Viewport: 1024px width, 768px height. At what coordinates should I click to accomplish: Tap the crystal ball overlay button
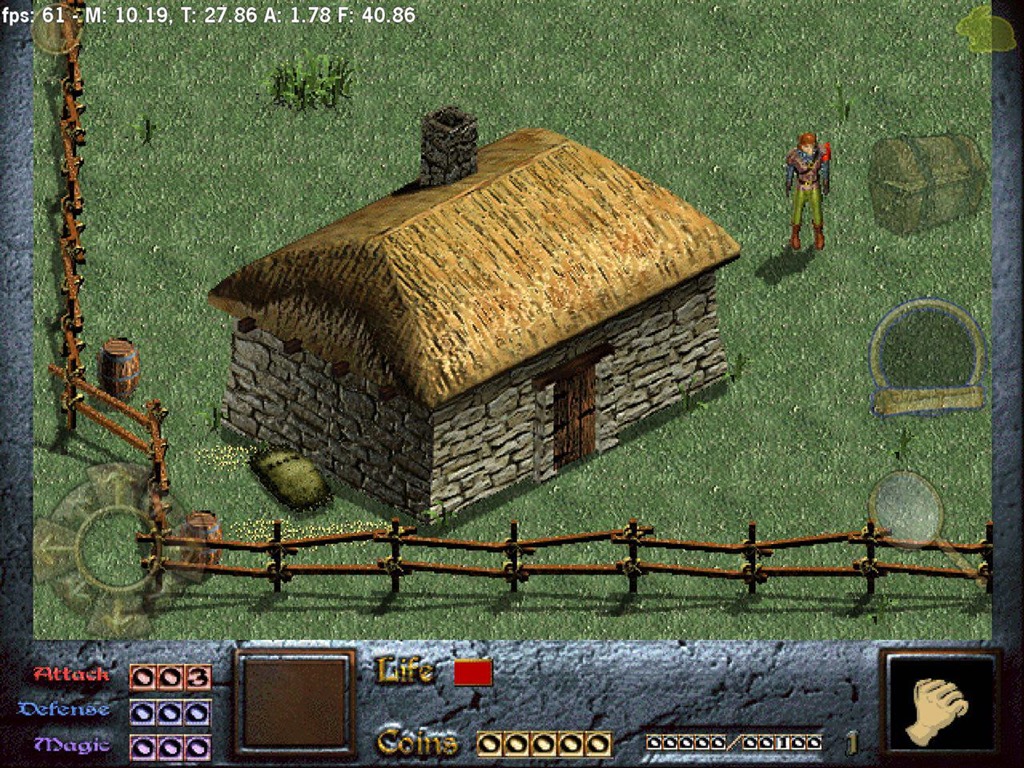tap(928, 355)
